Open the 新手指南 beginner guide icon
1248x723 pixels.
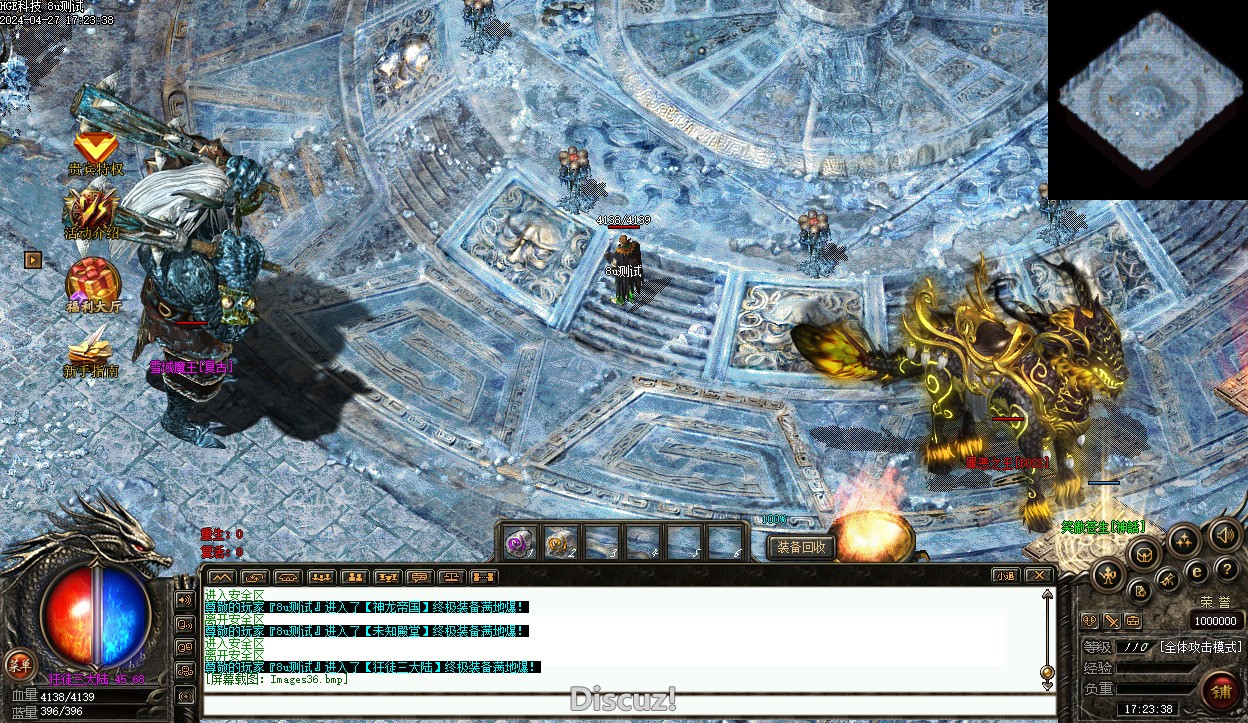(x=93, y=348)
